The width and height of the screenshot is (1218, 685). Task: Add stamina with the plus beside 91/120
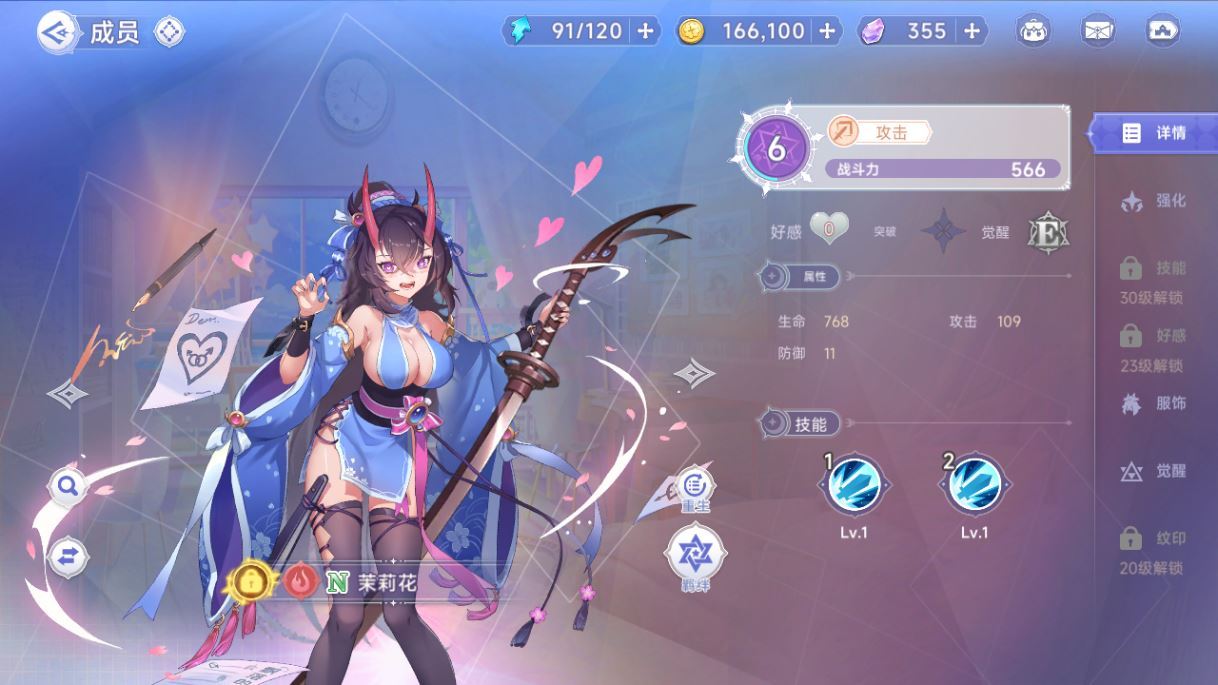tap(645, 31)
